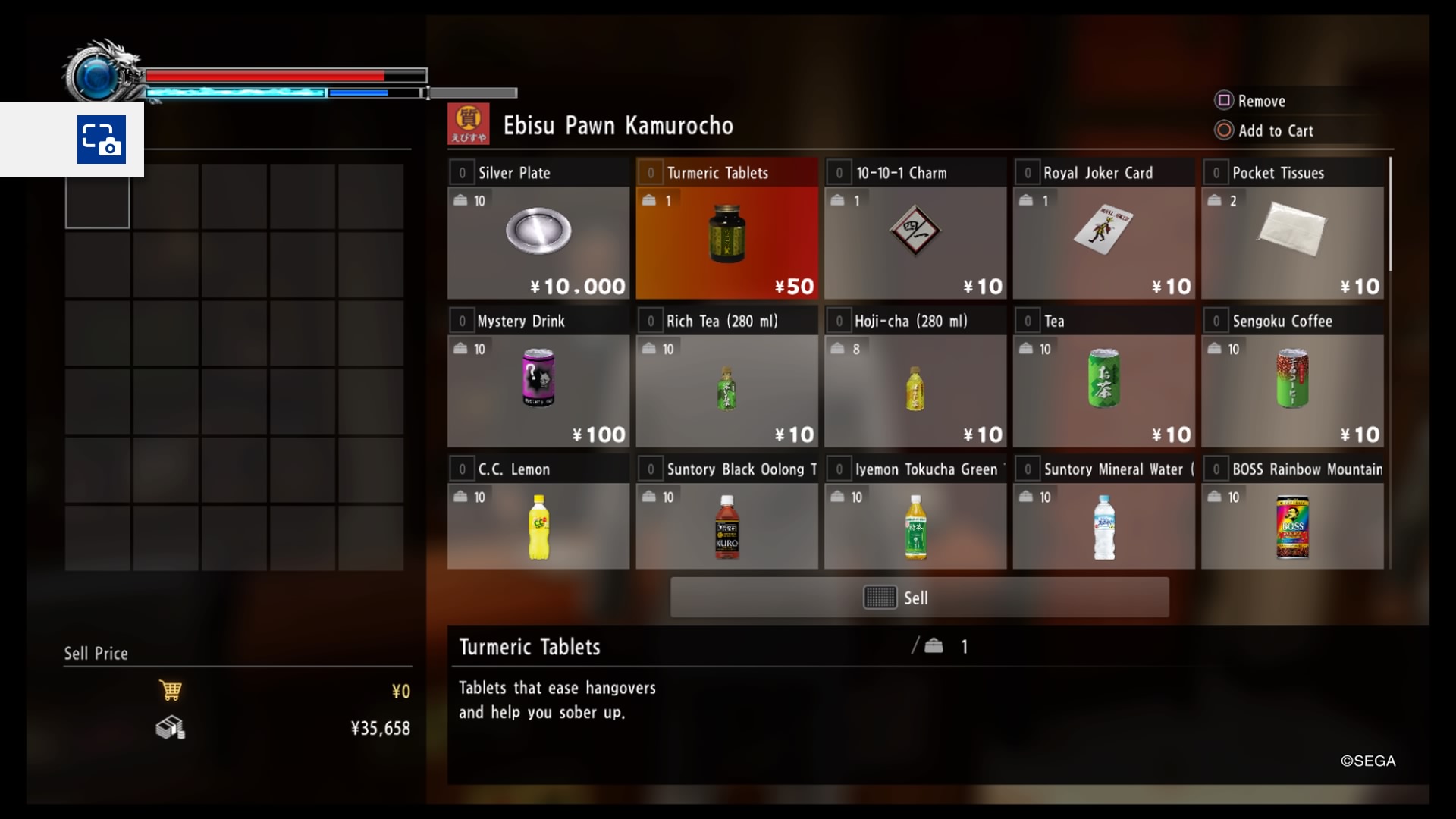Click the Remove option
The width and height of the screenshot is (1456, 819).
(1260, 100)
